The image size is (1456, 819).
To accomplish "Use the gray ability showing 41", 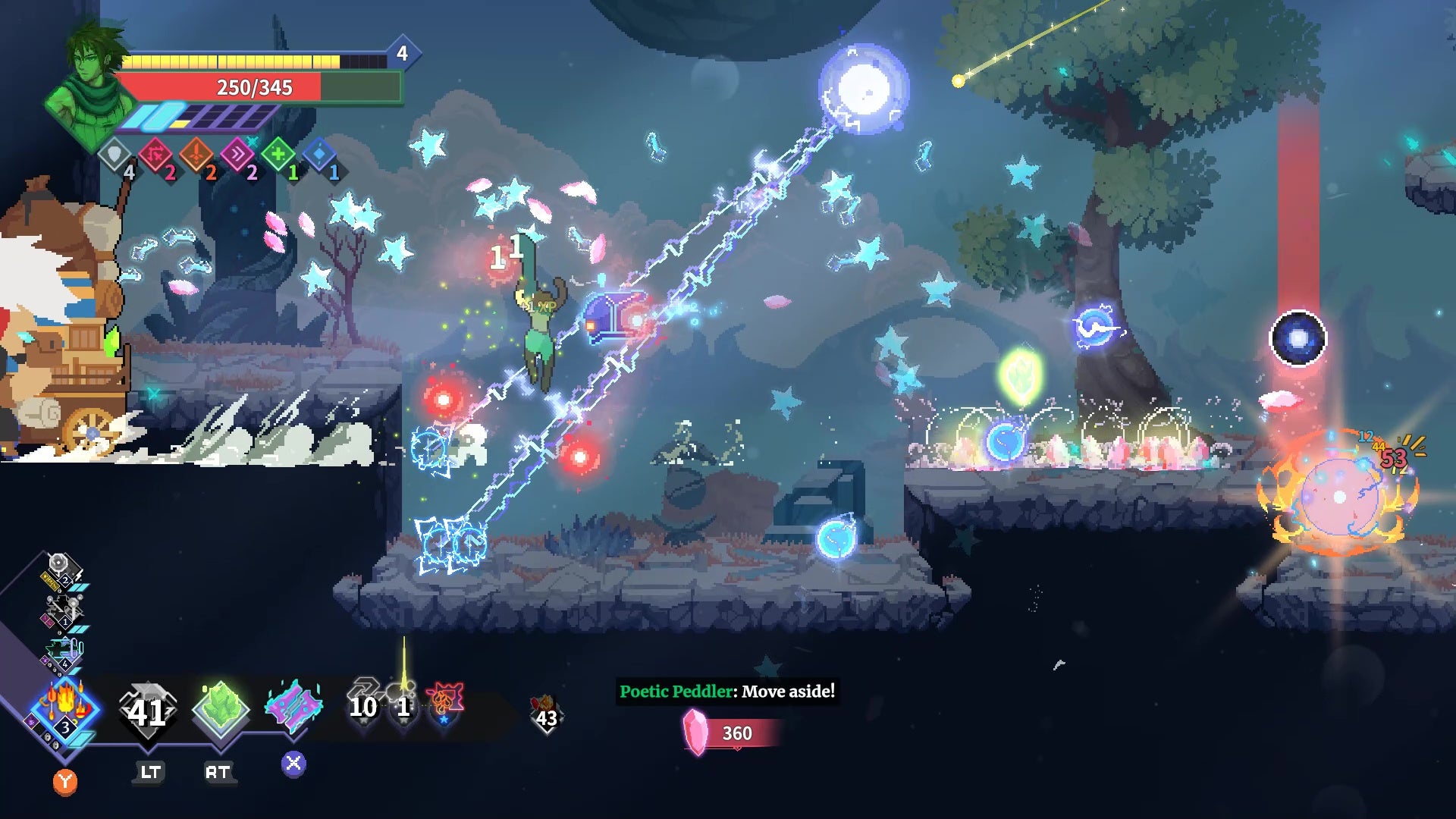I will point(148,711).
